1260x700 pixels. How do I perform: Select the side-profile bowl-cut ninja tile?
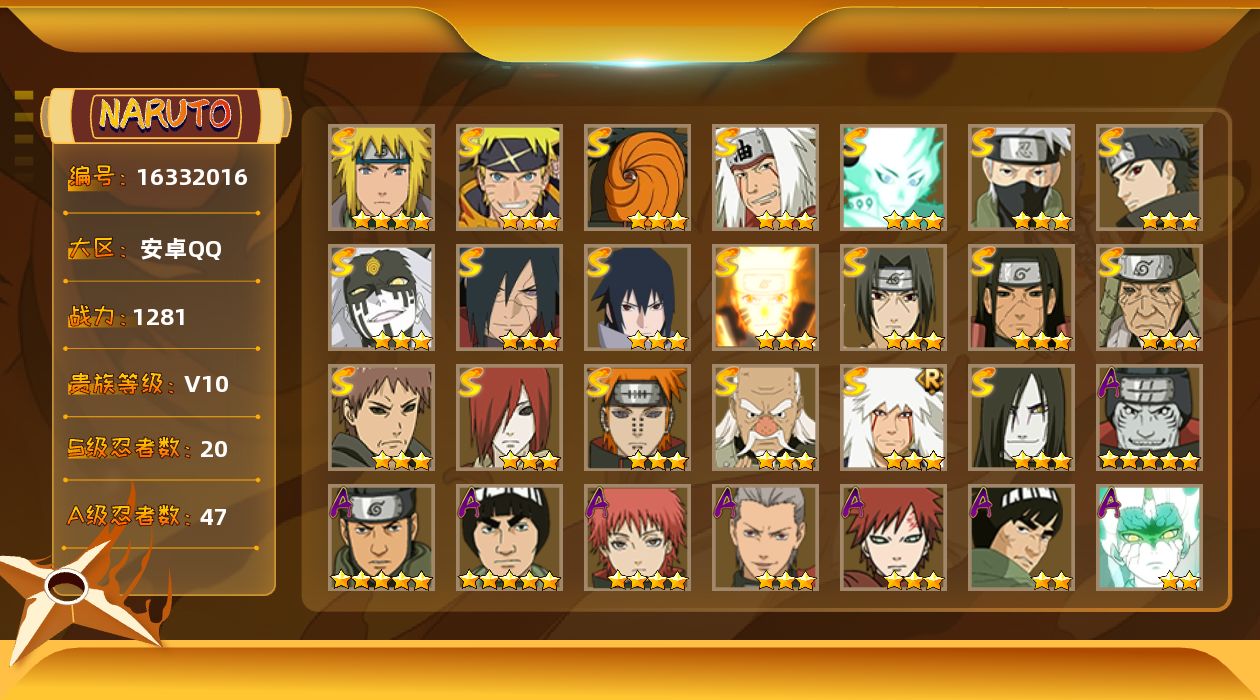1021,537
